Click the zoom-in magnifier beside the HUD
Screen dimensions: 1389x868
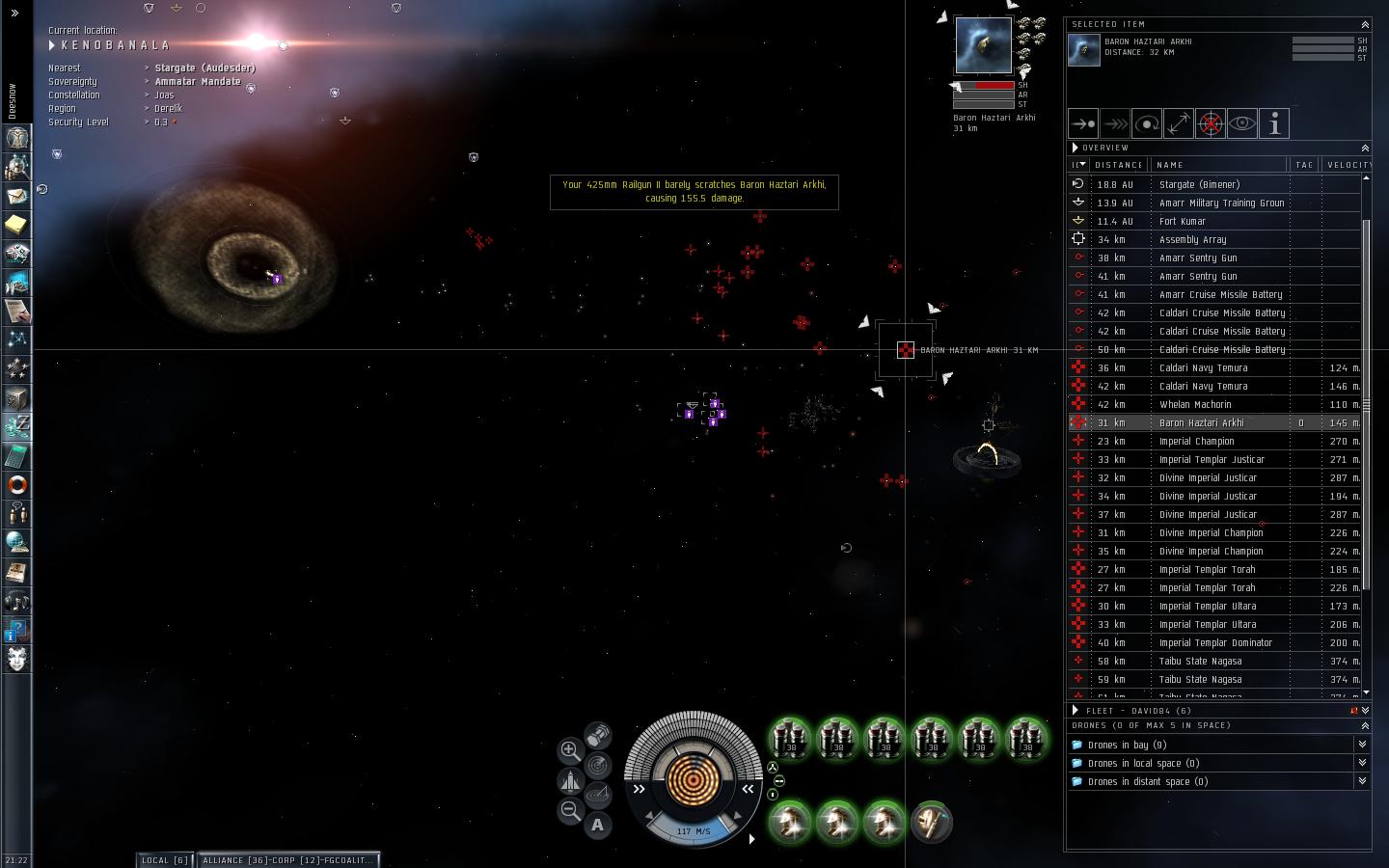point(570,749)
